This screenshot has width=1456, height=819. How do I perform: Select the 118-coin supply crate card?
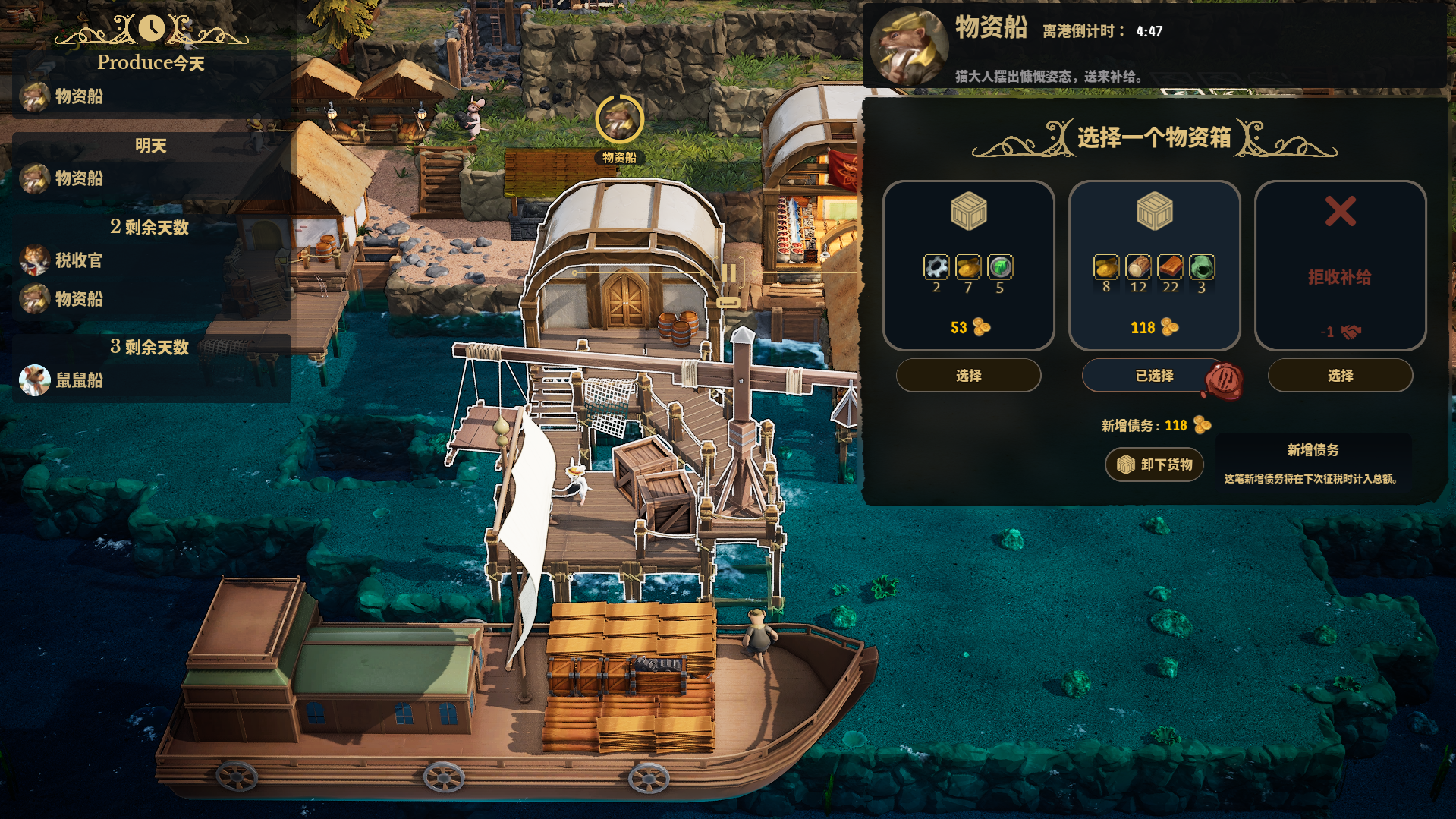pyautogui.click(x=1154, y=265)
